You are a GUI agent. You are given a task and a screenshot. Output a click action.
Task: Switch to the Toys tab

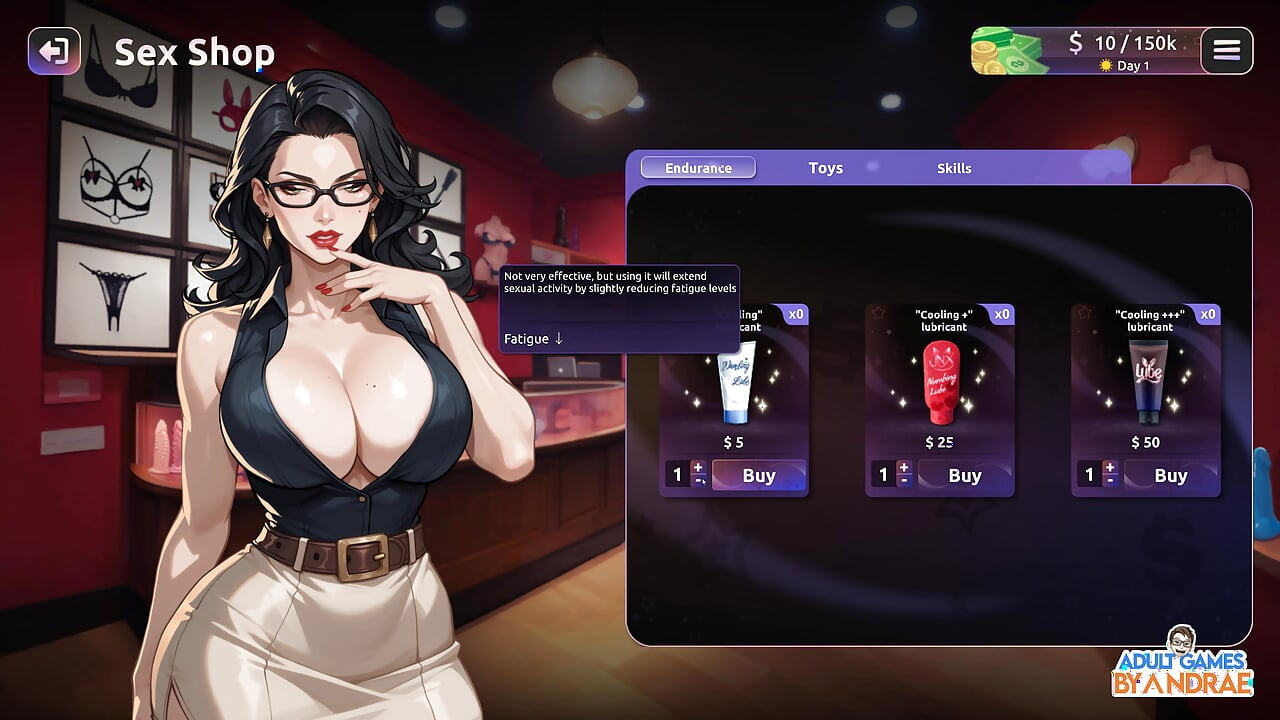825,167
